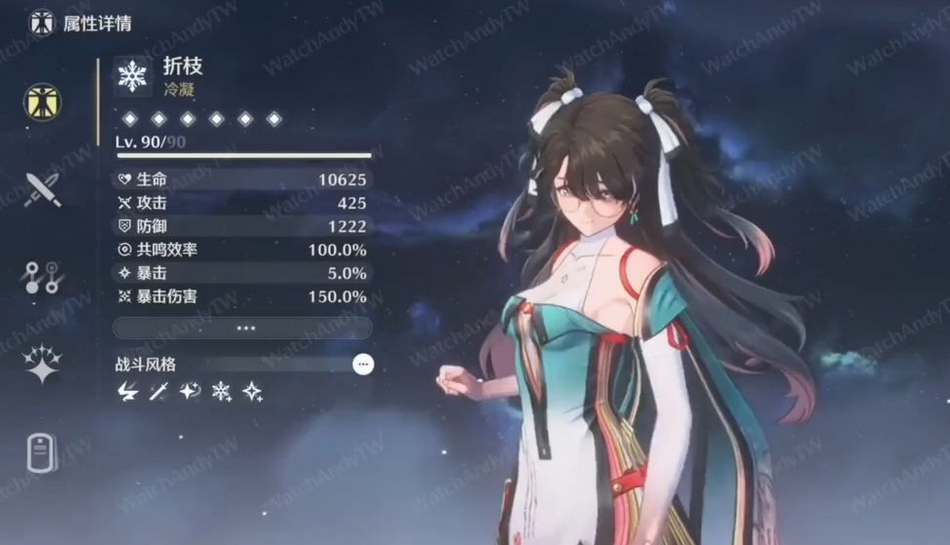The height and width of the screenshot is (545, 950).
Task: Tap the snowflake combat style icon
Action: (x=221, y=392)
